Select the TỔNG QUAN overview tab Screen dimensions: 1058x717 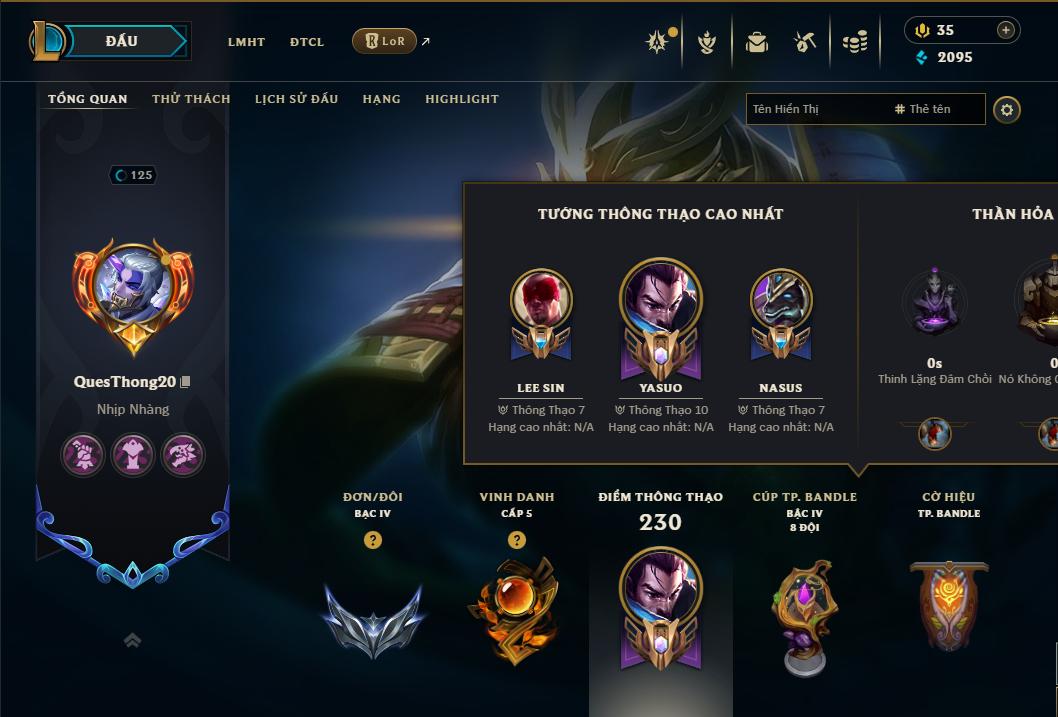pyautogui.click(x=88, y=99)
